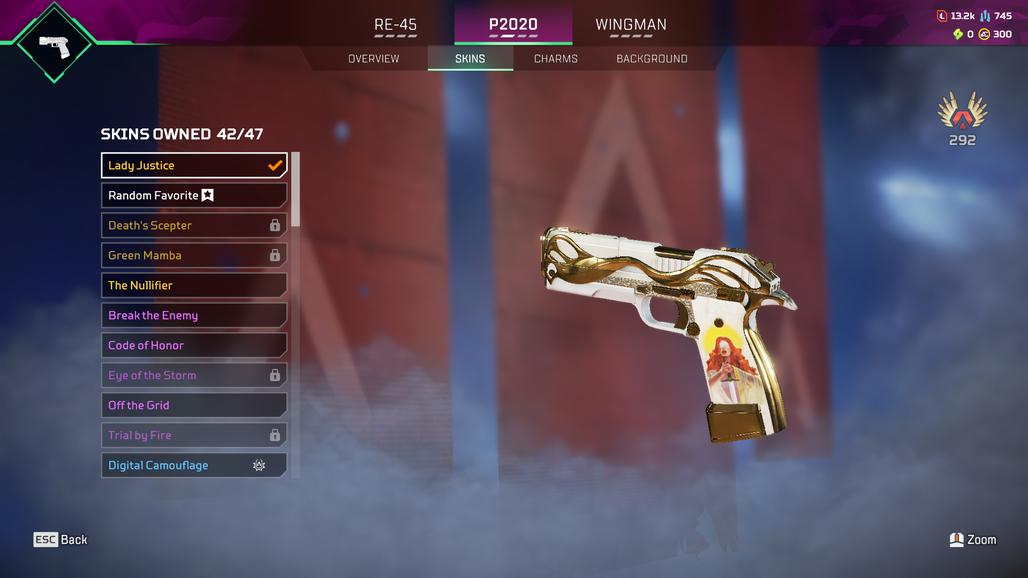Select the Off the Grid skin

click(194, 406)
